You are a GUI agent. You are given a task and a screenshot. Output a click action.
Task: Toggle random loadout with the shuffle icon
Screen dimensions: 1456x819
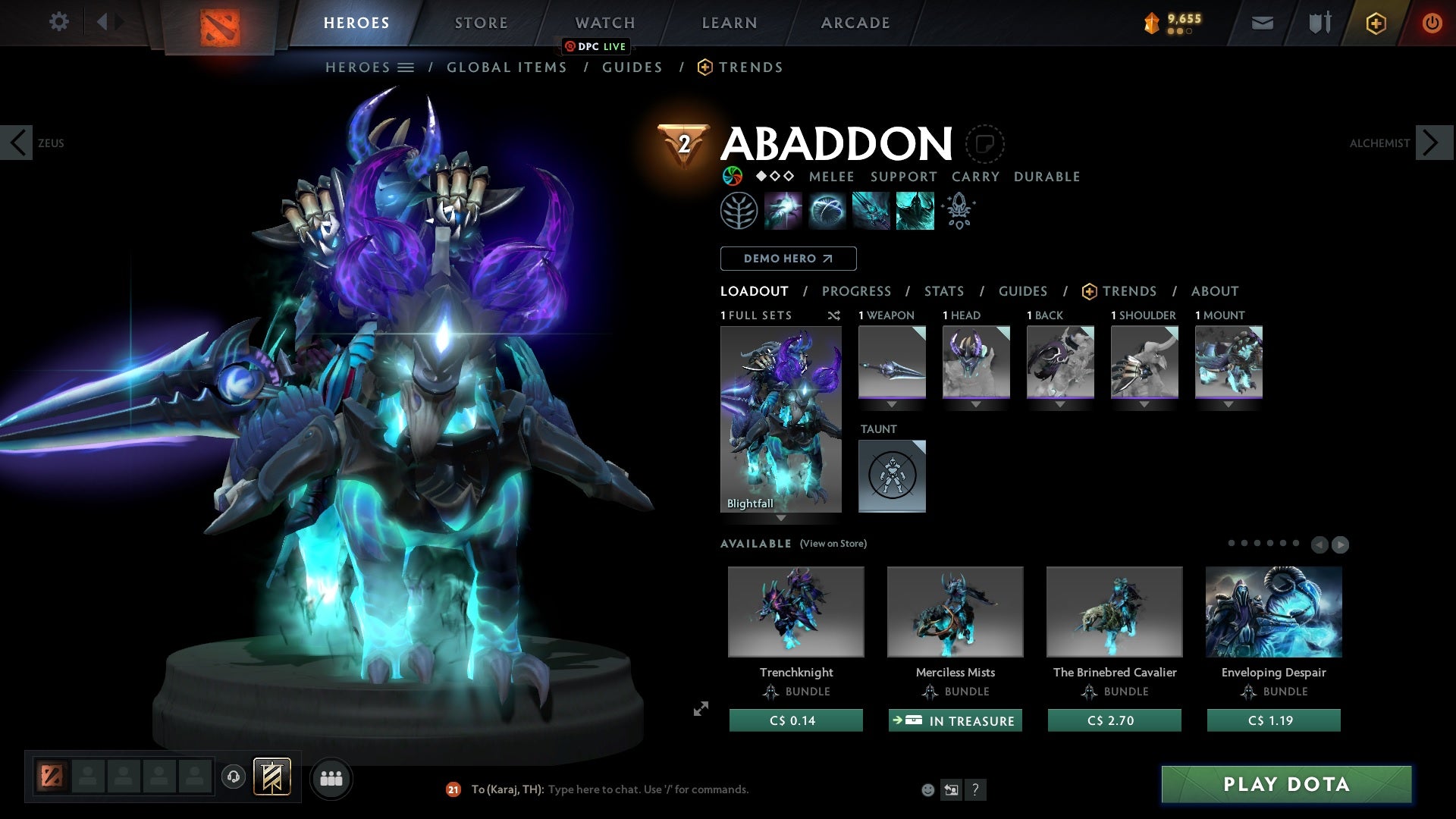pos(833,316)
